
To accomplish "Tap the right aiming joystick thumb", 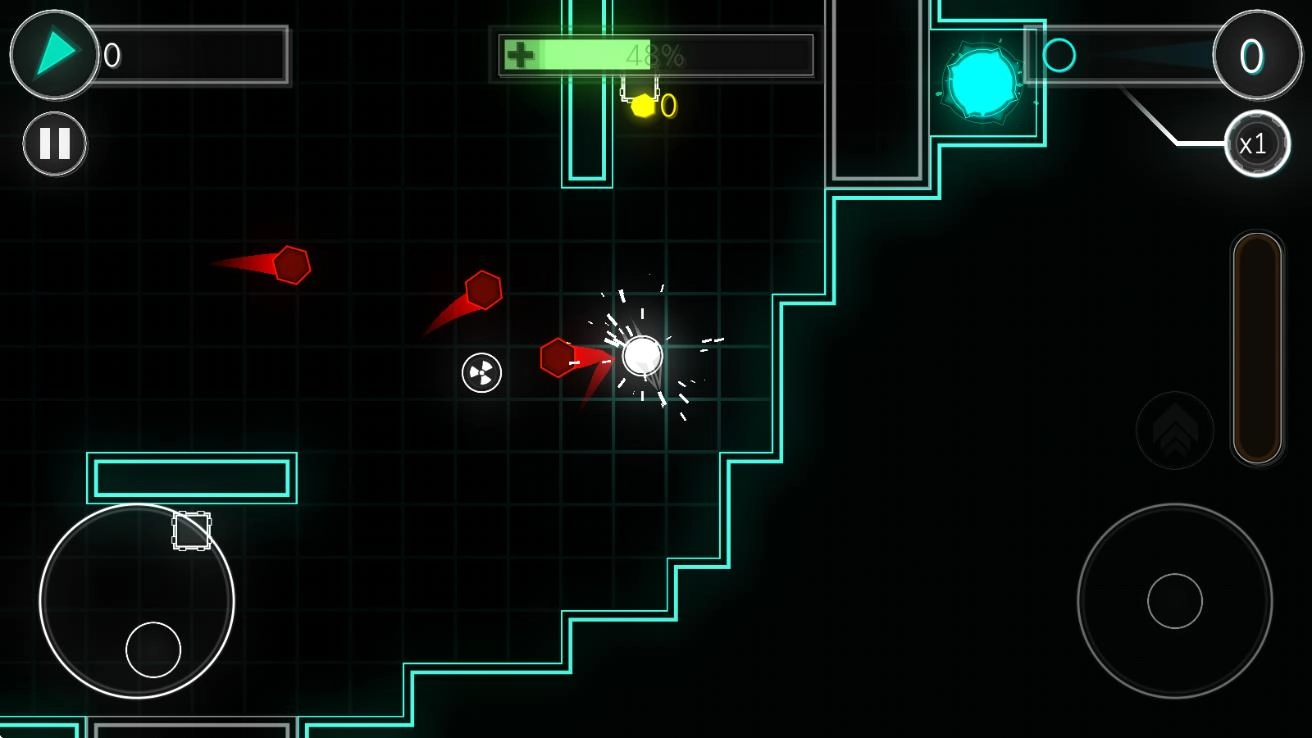I will point(1175,601).
